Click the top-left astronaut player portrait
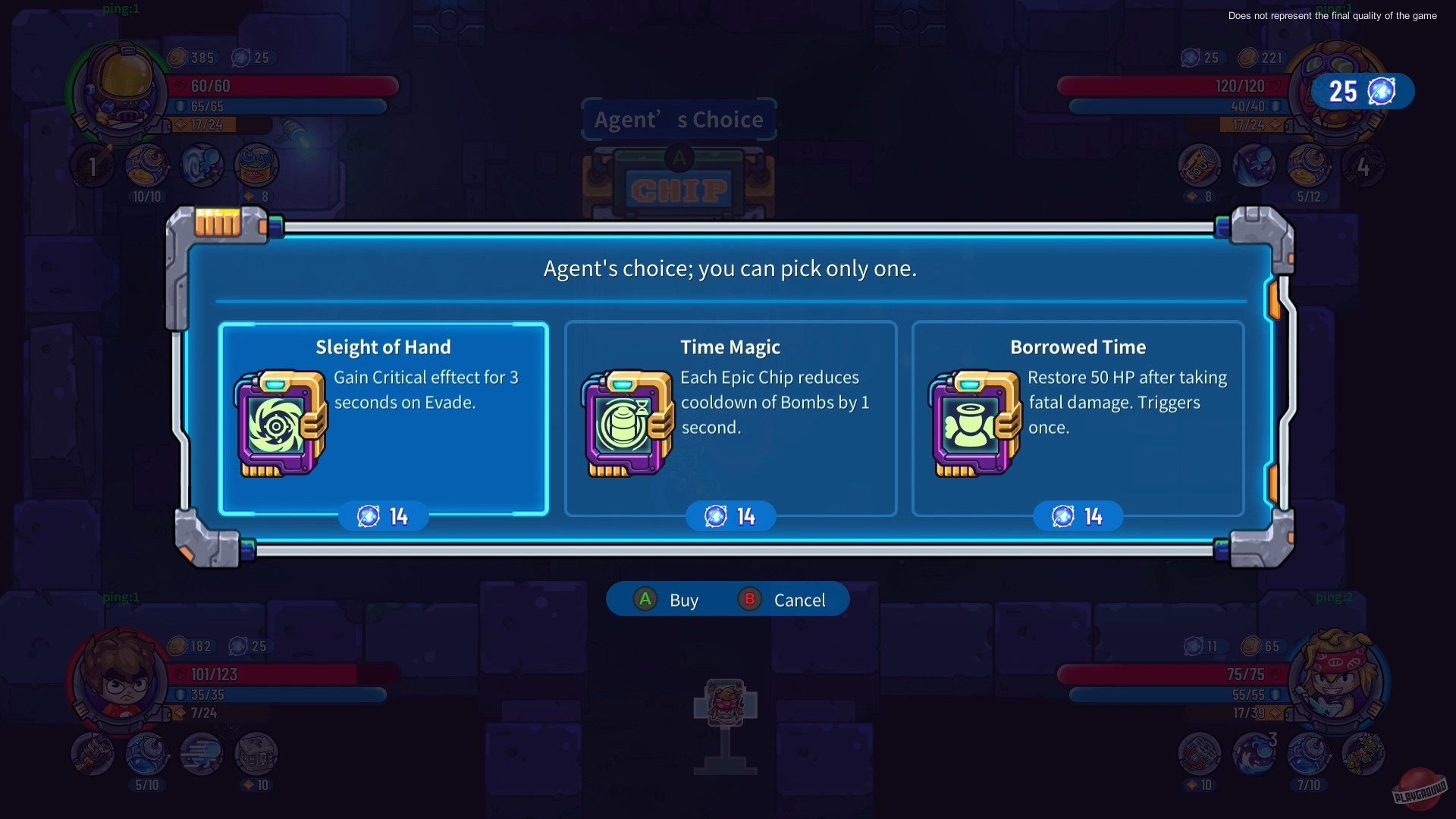Viewport: 1456px width, 819px height. coord(118,91)
